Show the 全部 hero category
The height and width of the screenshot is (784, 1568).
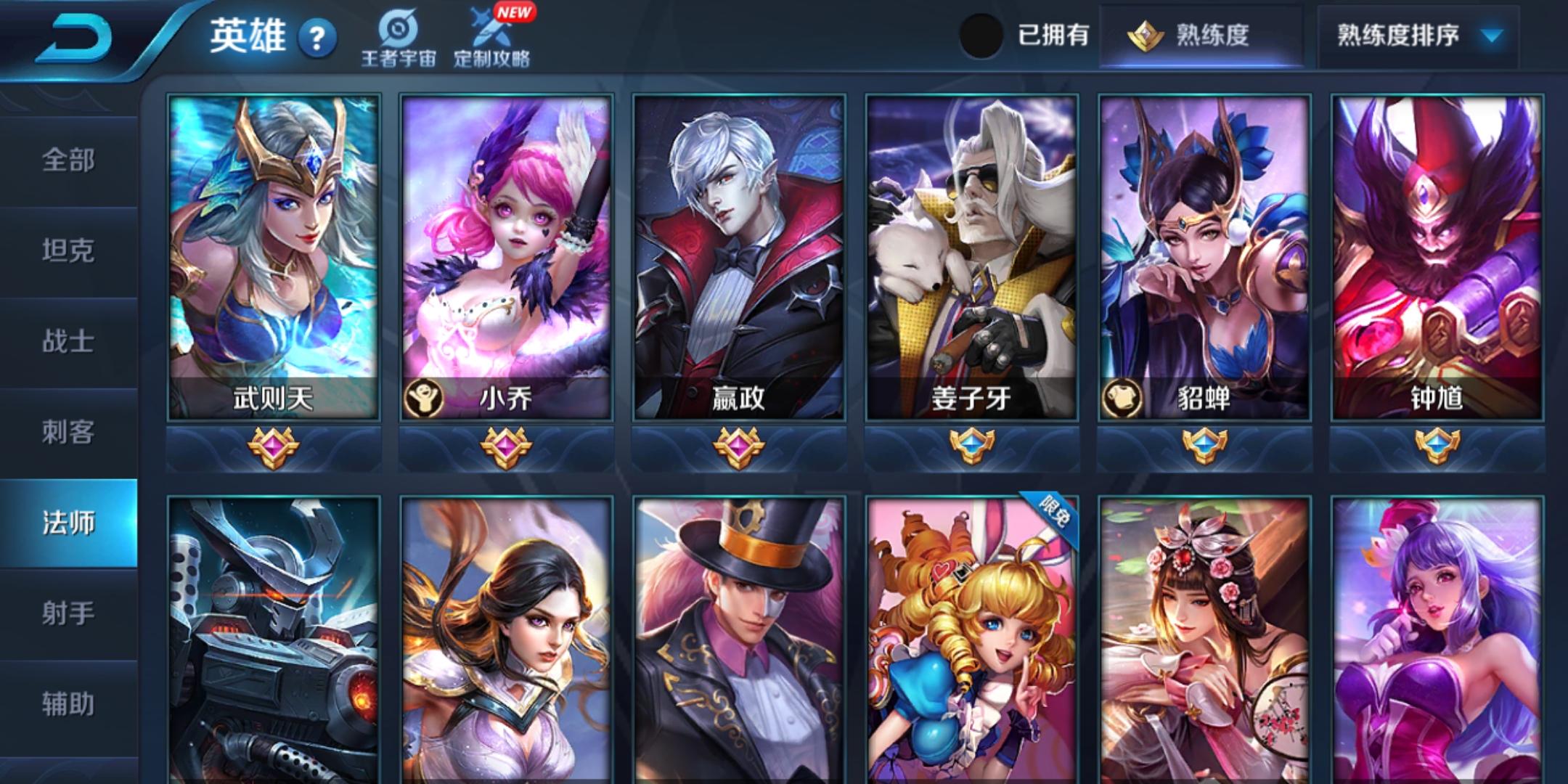pyautogui.click(x=68, y=160)
